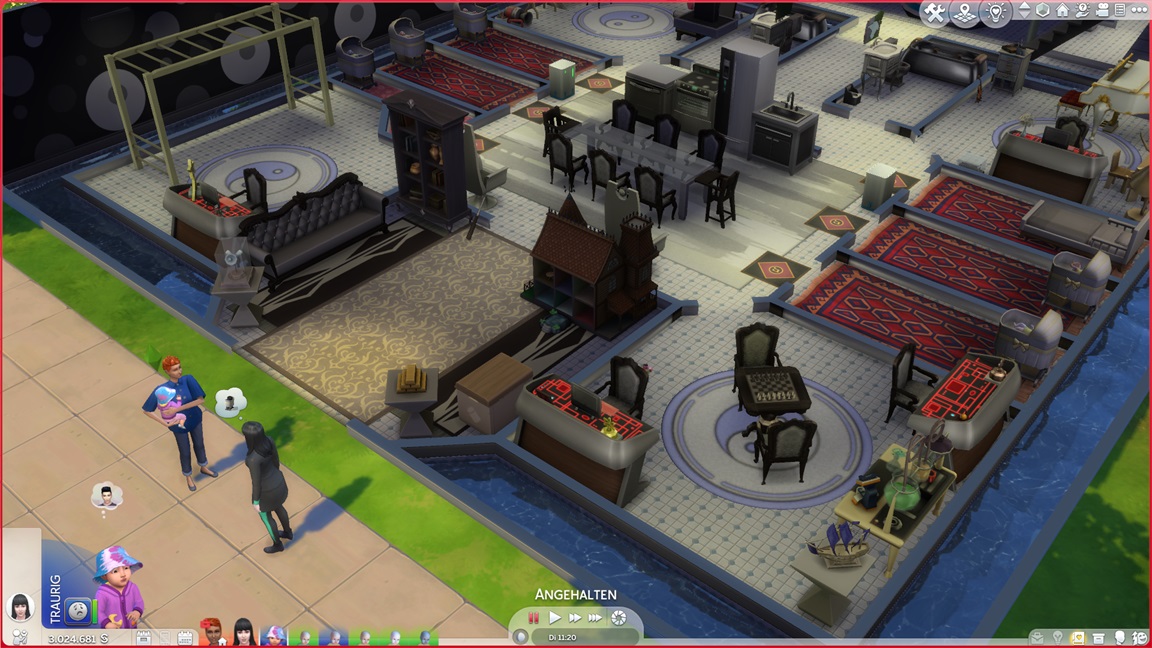The image size is (1152, 648).
Task: Resume at normal play speed
Action: [555, 618]
